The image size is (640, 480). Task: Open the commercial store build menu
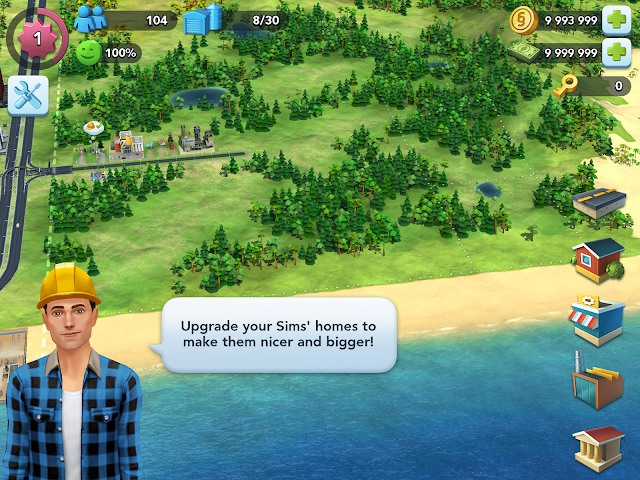point(598,320)
